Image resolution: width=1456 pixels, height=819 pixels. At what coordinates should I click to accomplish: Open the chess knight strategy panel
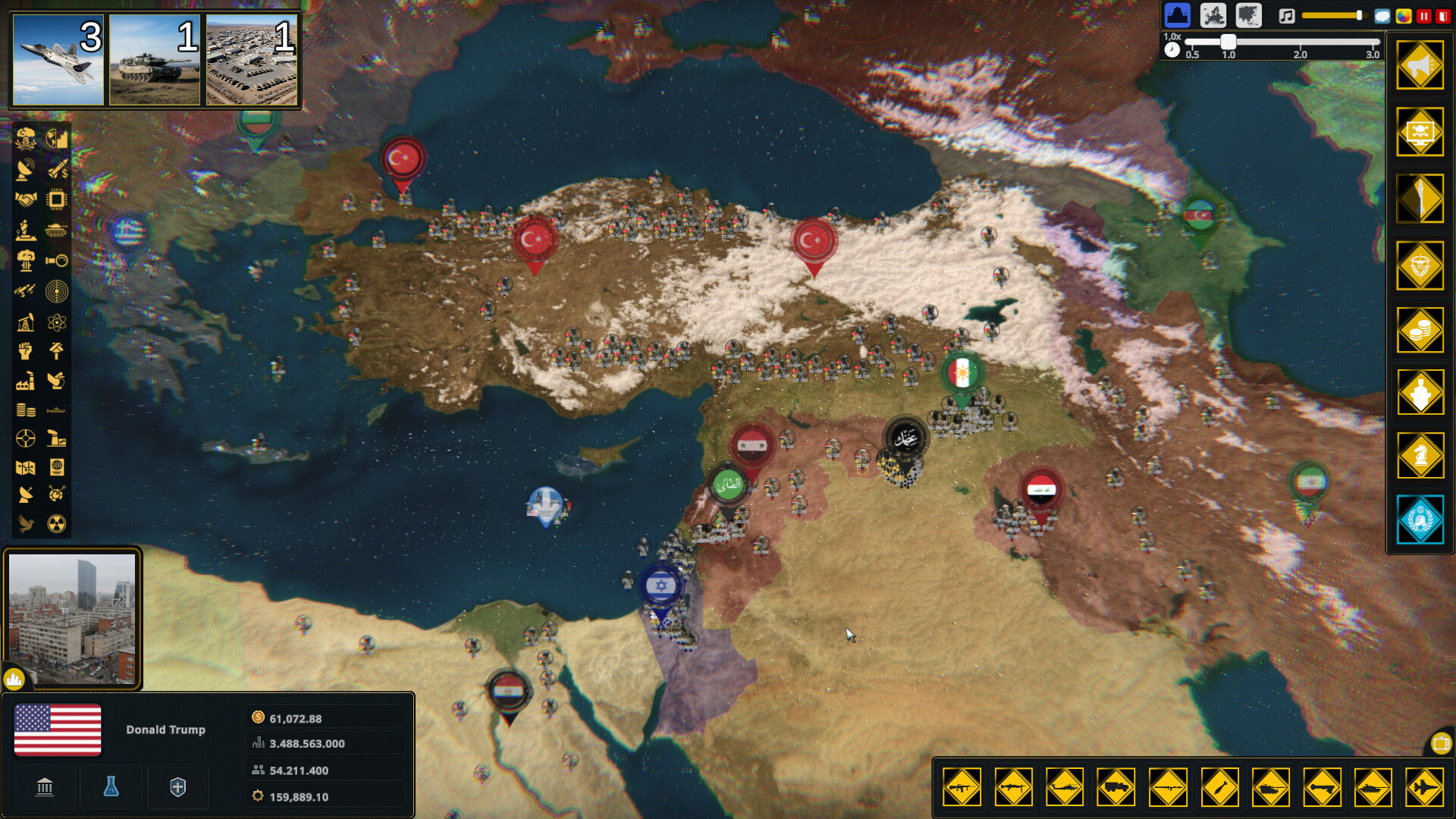pos(1420,454)
